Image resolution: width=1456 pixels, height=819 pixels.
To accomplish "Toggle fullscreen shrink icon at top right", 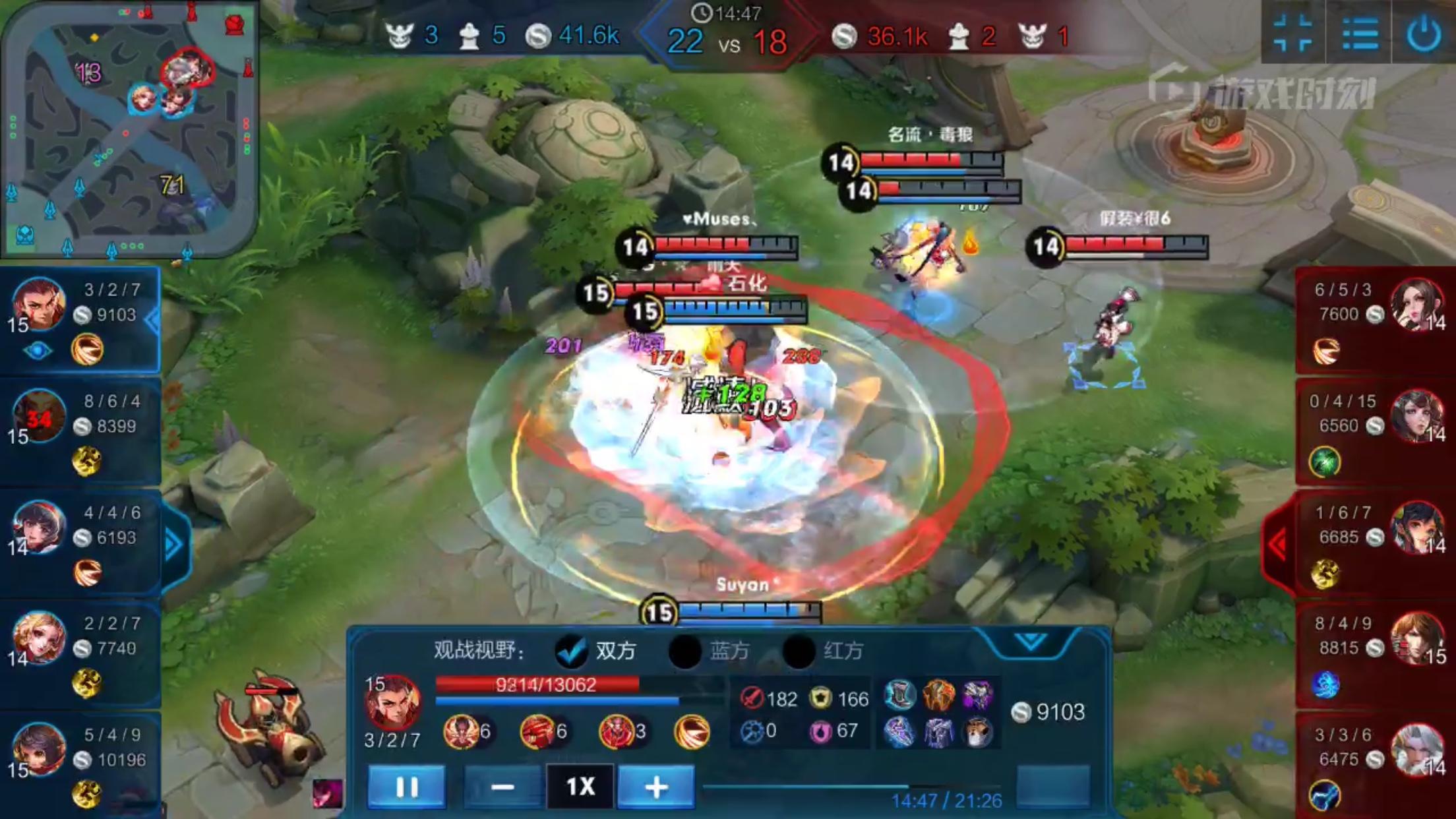I will tap(1293, 33).
